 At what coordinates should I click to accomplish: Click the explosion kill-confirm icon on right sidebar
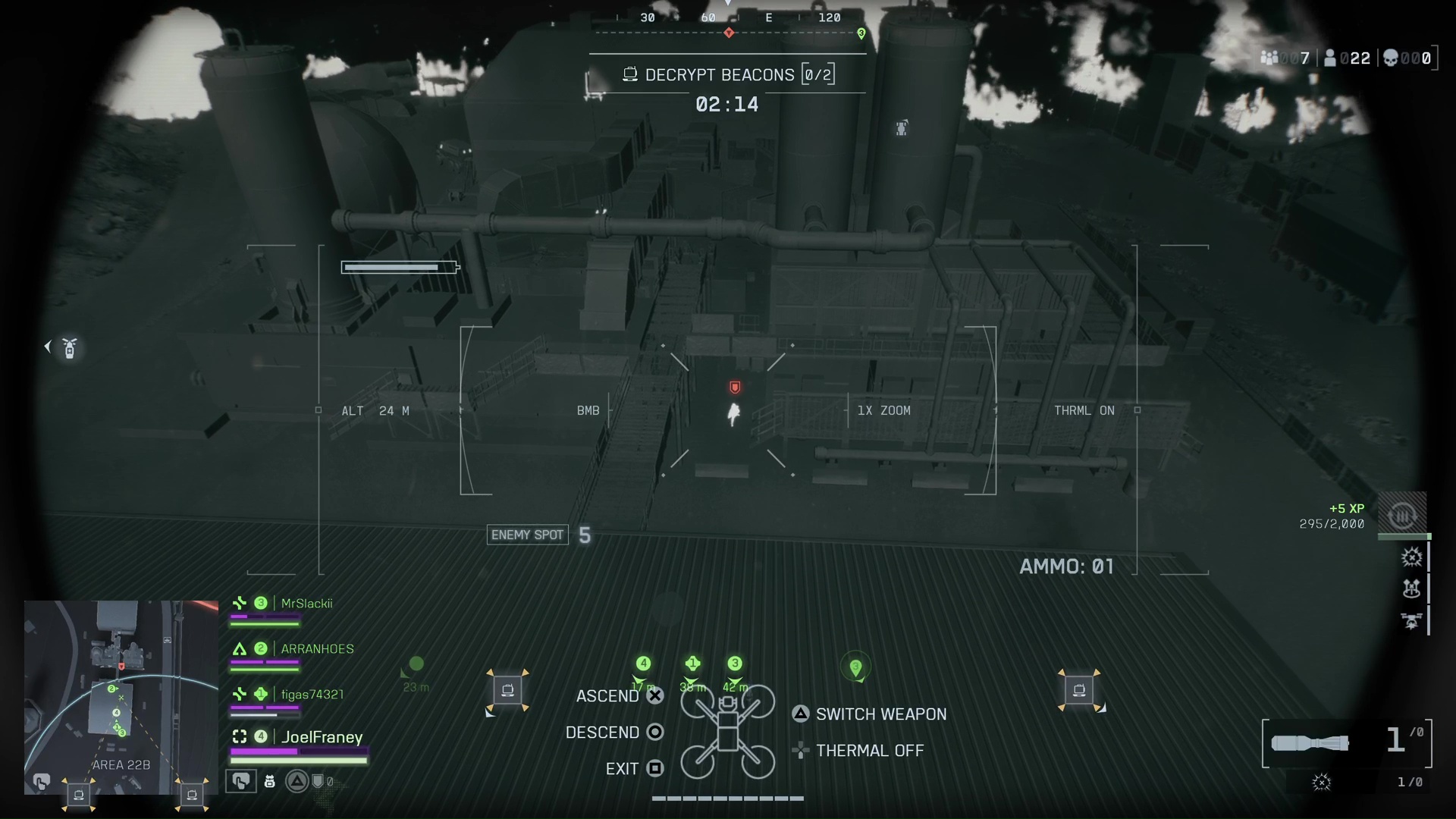pyautogui.click(x=1411, y=557)
